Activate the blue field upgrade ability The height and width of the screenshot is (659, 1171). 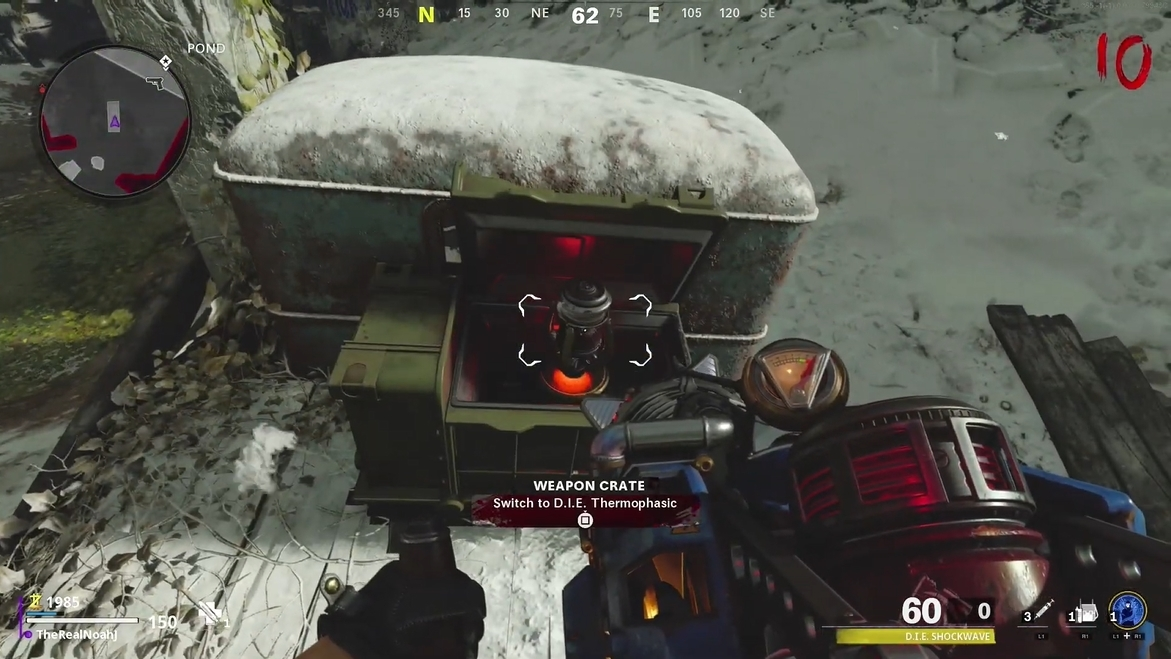(1128, 611)
